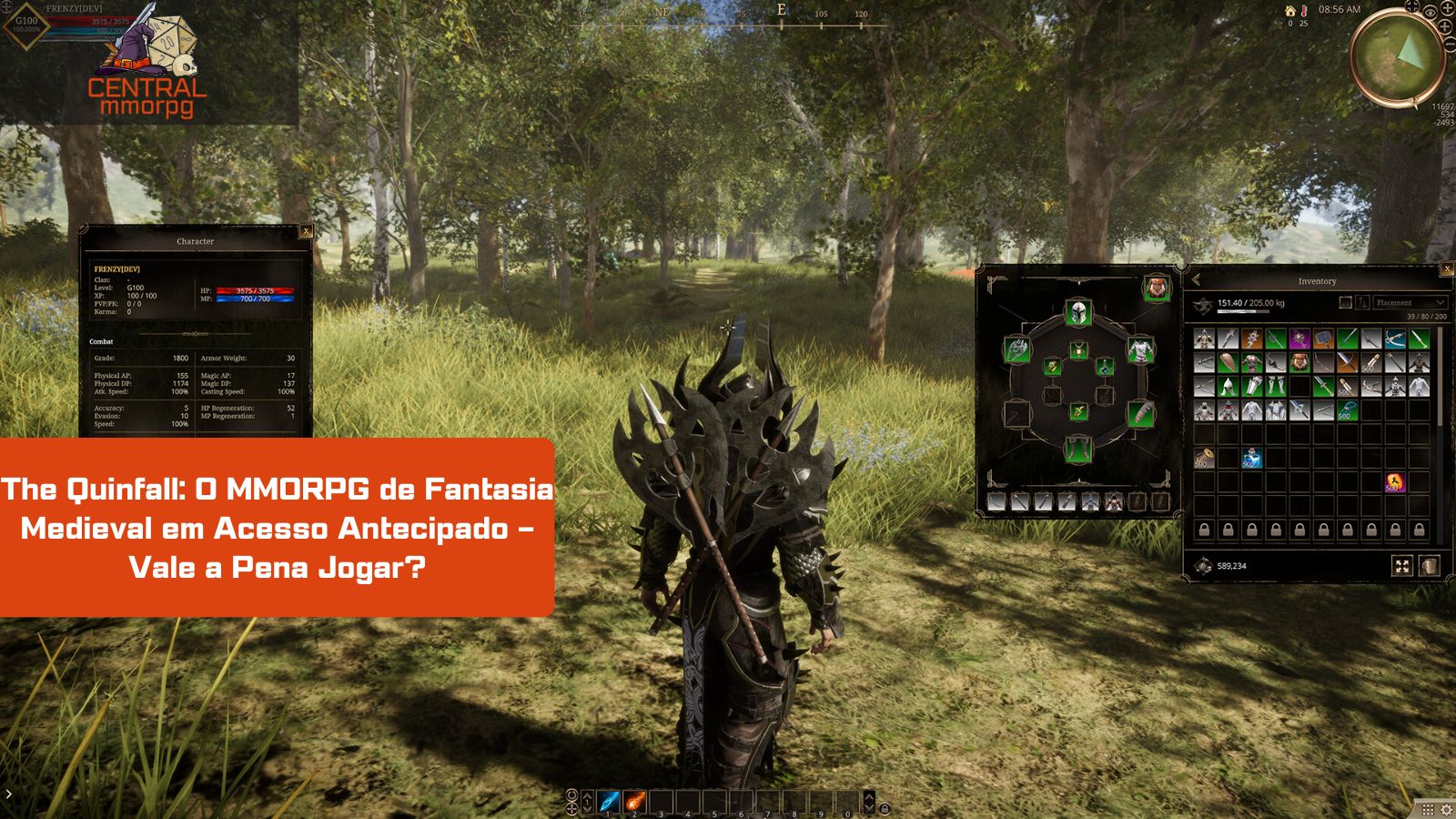This screenshot has width=1456, height=819.
Task: Click the hotbar lock icon next to slot 0
Action: click(886, 807)
